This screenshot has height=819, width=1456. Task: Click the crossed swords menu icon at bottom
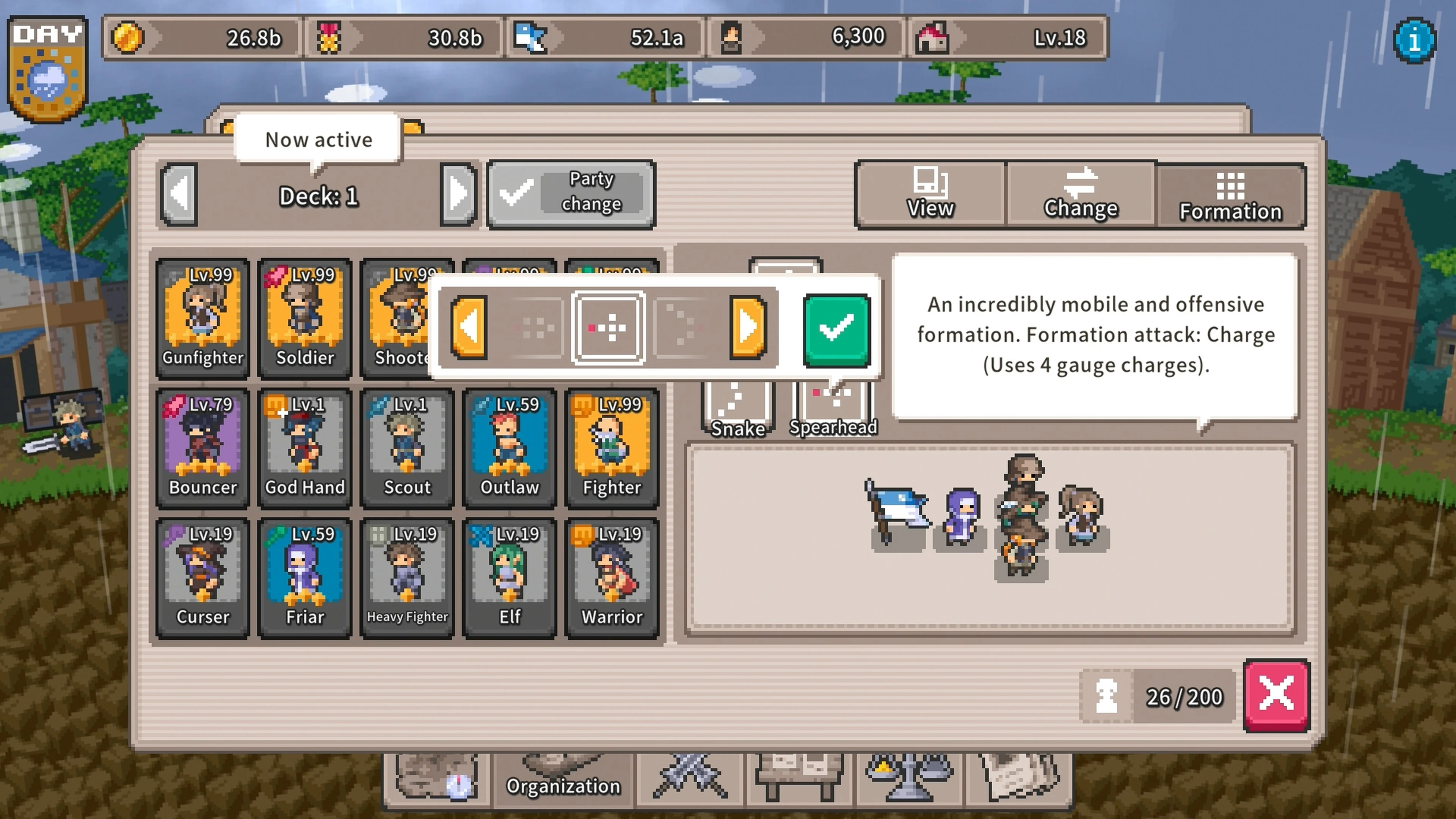pos(688,777)
